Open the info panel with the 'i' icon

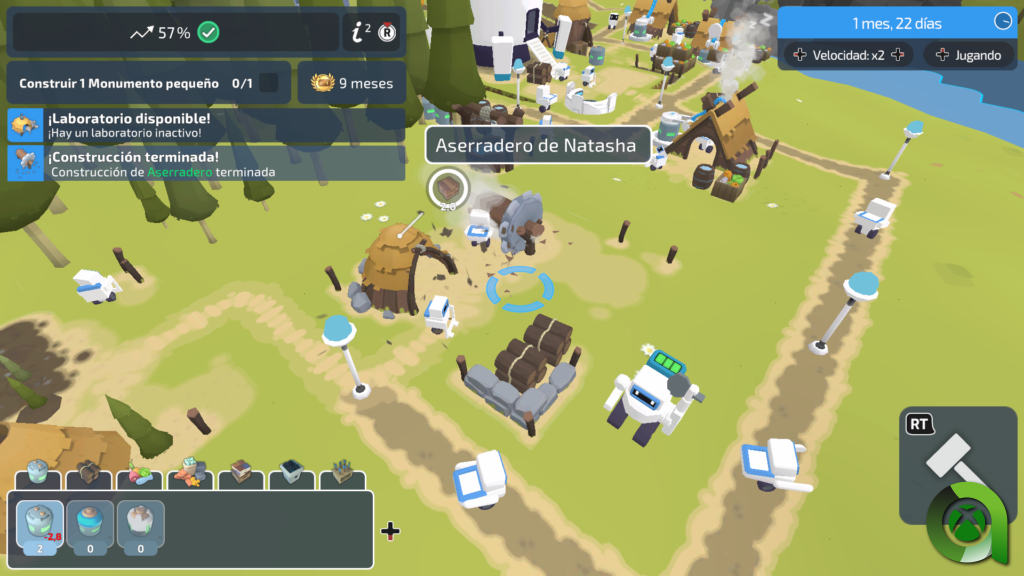(x=373, y=32)
